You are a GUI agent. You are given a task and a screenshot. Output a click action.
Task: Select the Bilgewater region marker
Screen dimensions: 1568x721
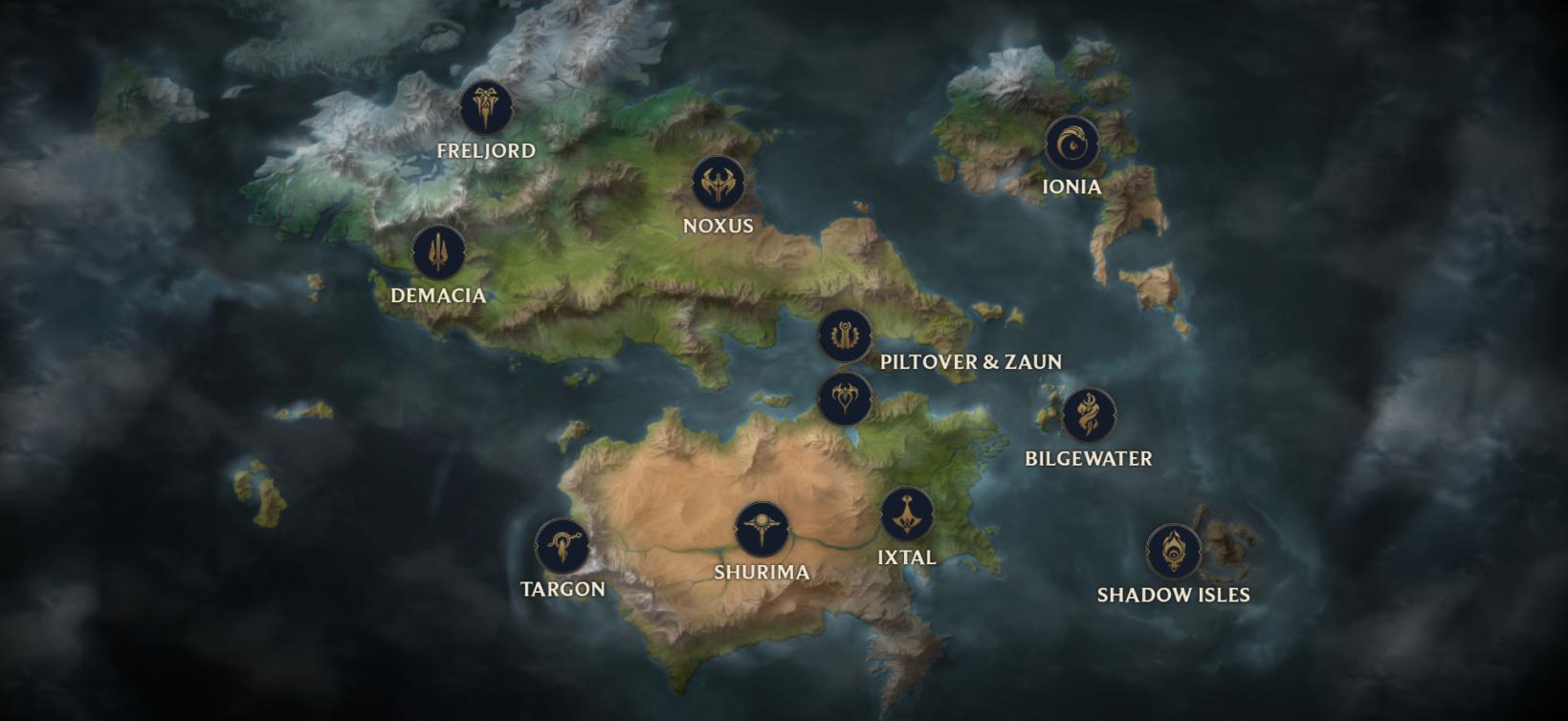[x=1089, y=415]
